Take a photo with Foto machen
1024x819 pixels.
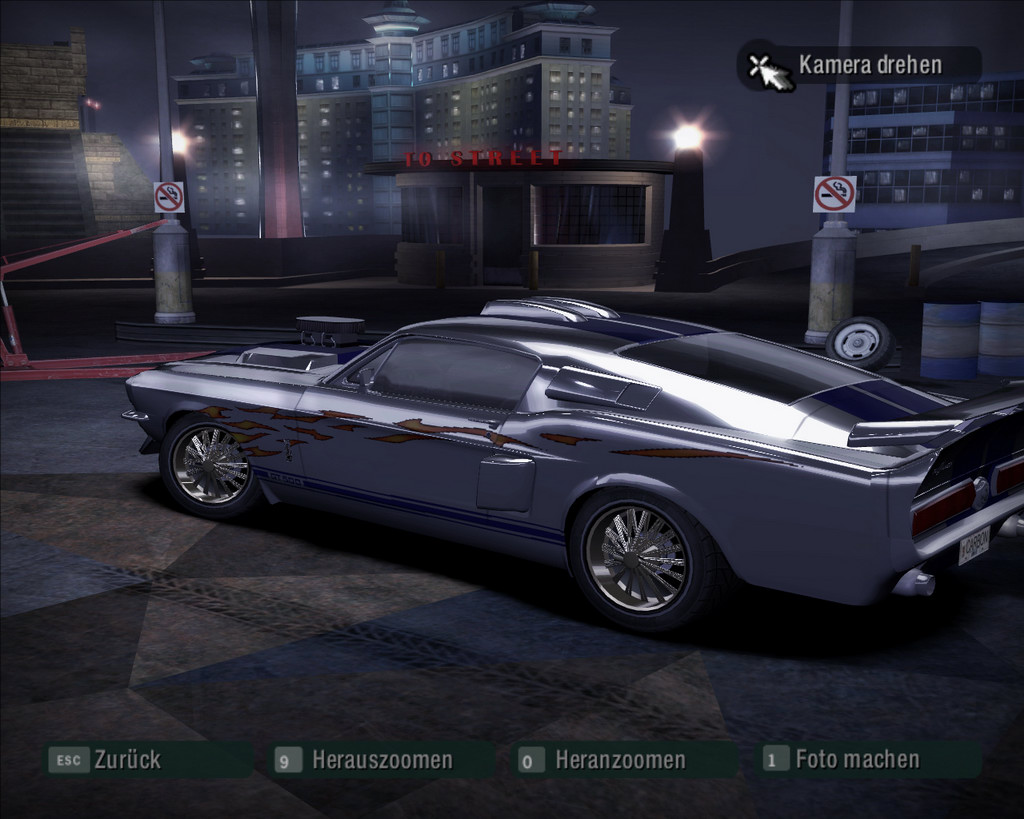856,759
